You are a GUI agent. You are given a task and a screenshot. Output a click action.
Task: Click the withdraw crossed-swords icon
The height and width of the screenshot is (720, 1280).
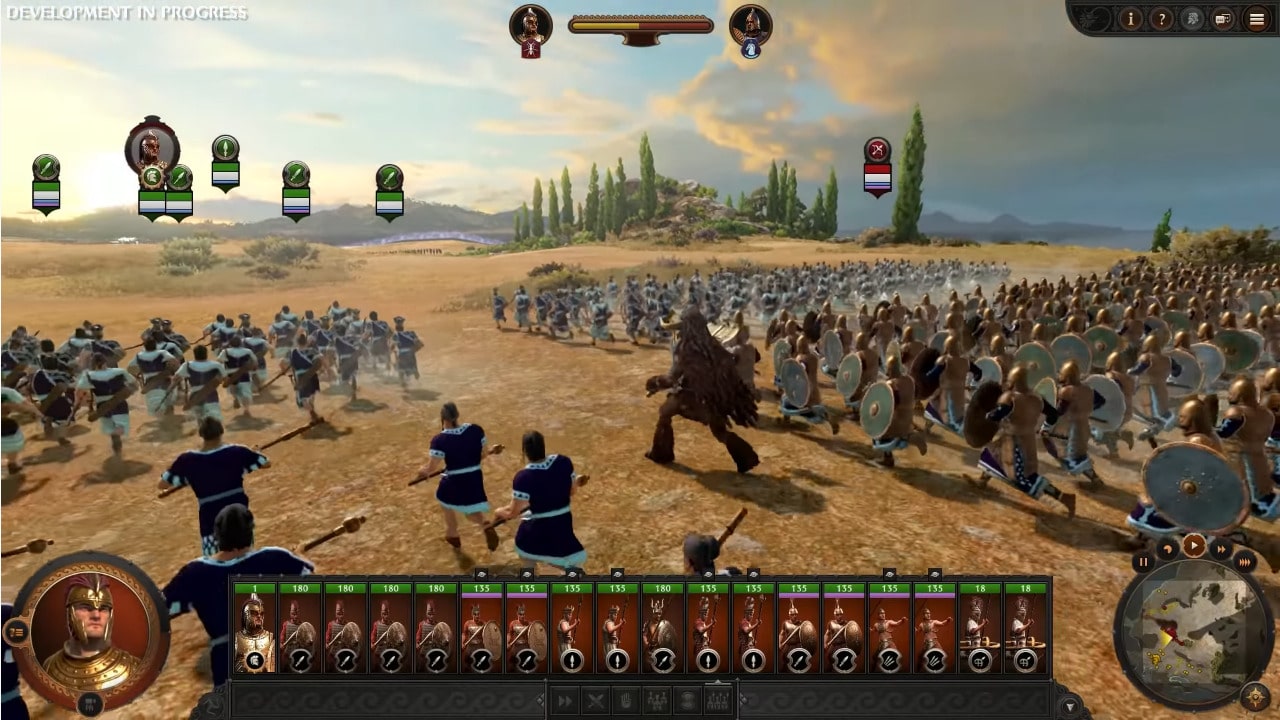tap(595, 700)
